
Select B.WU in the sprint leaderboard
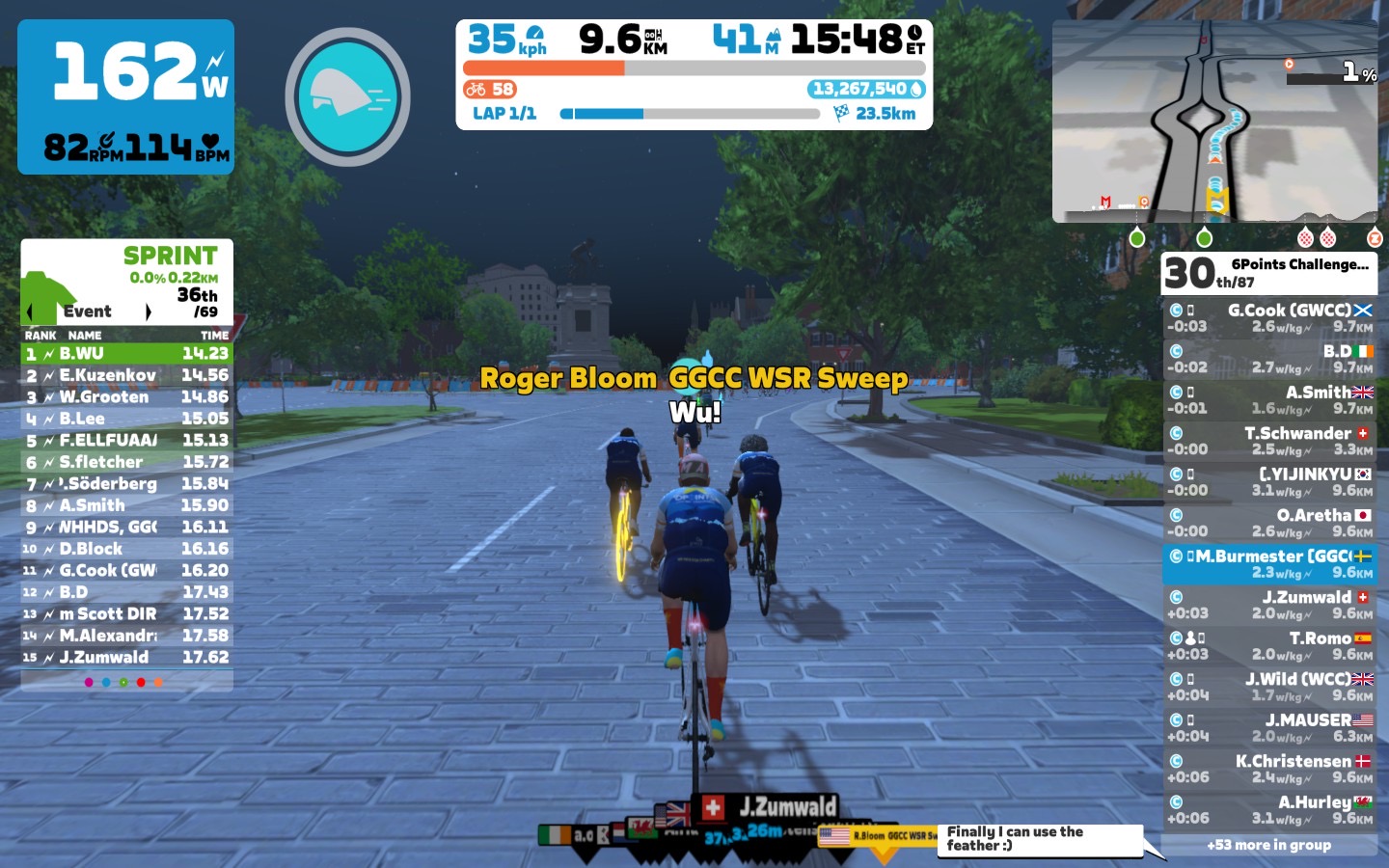click(126, 354)
